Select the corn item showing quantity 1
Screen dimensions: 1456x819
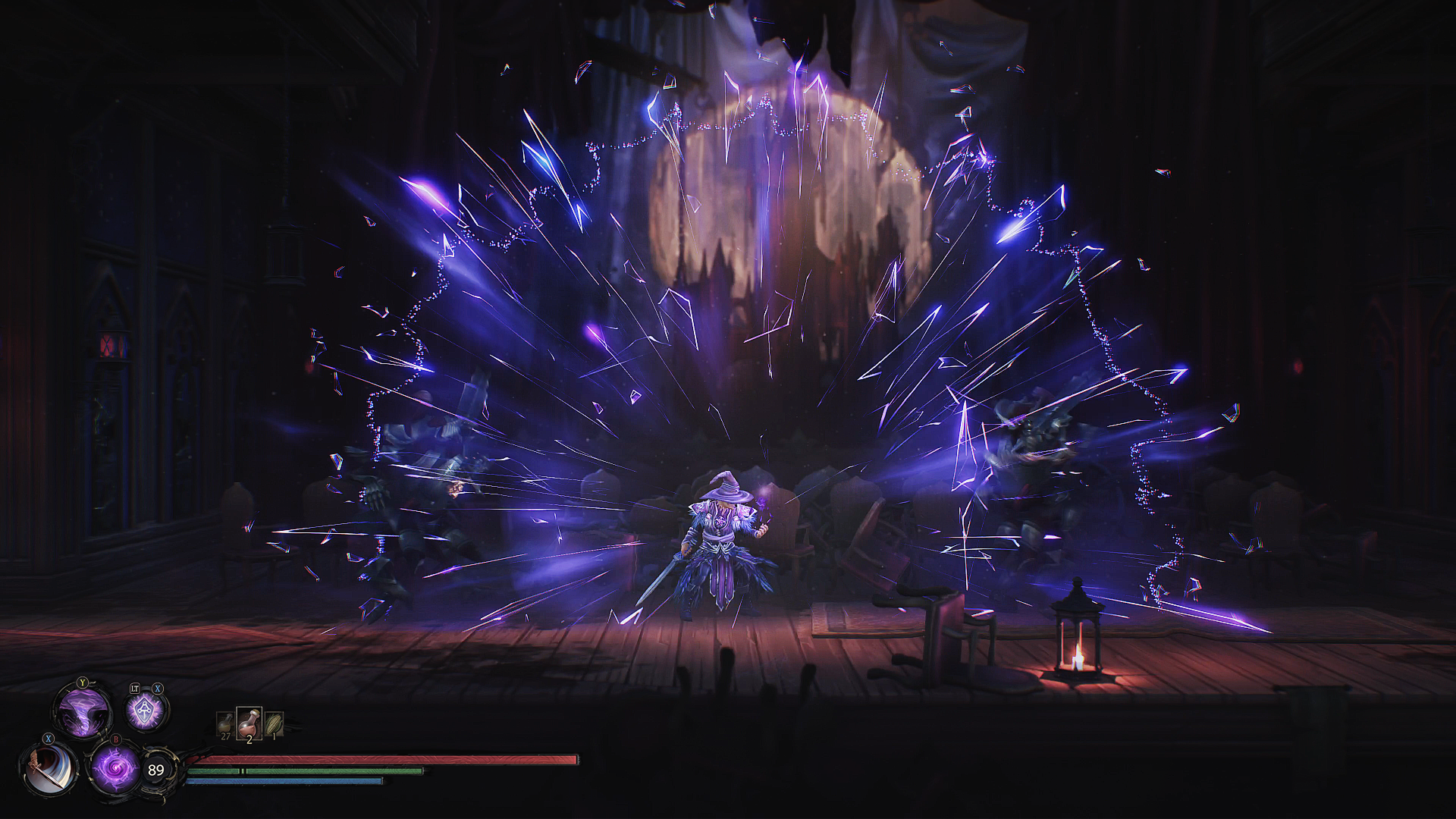(x=274, y=721)
